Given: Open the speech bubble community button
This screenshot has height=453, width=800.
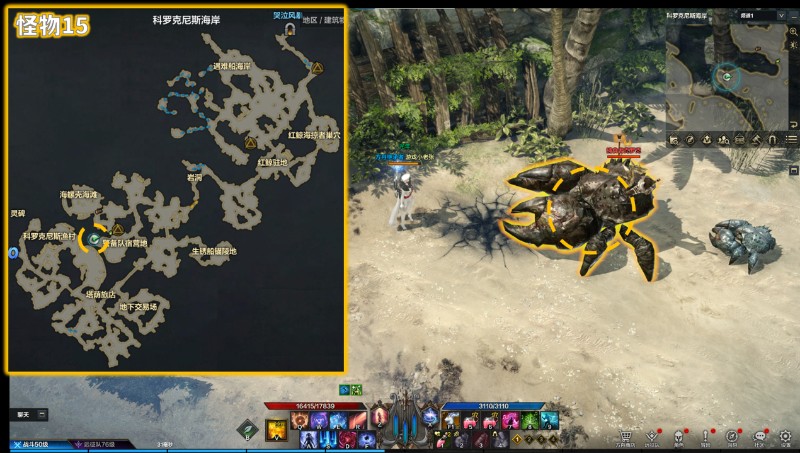Looking at the screenshot, I should 759,437.
